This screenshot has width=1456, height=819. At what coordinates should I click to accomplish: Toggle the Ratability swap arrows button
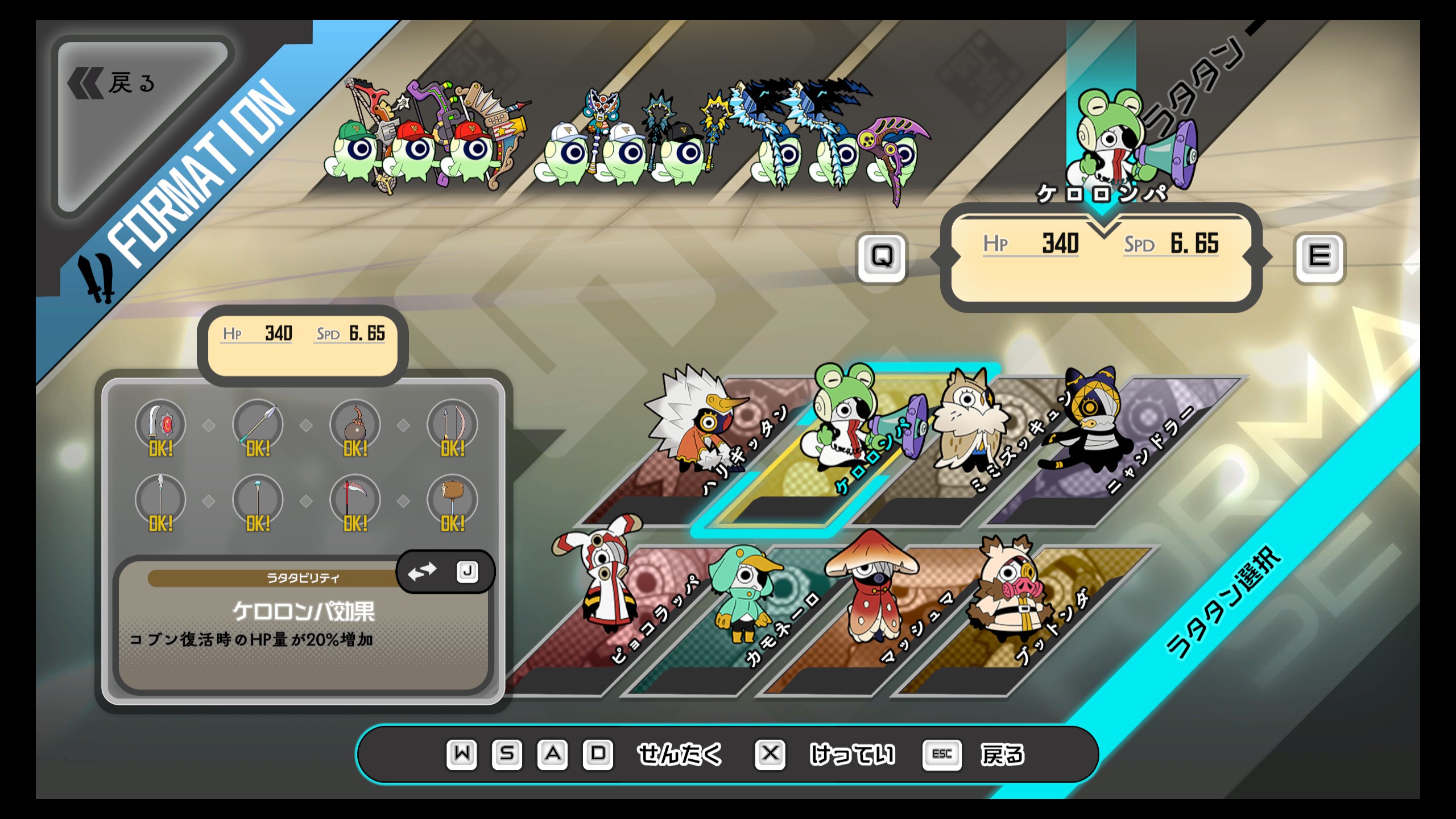[423, 572]
